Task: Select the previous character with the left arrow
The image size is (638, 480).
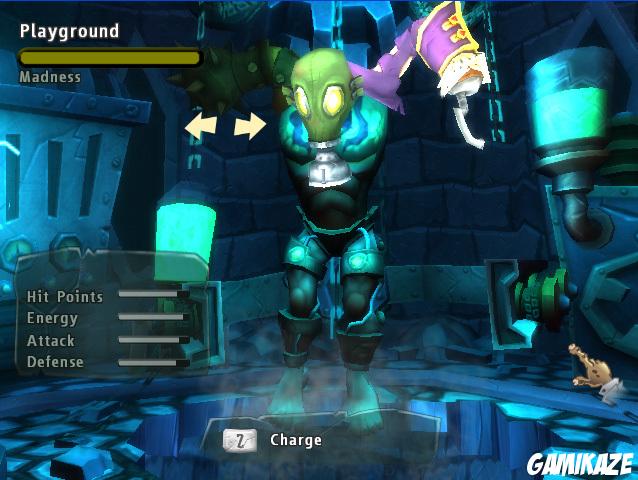Action: (x=200, y=126)
